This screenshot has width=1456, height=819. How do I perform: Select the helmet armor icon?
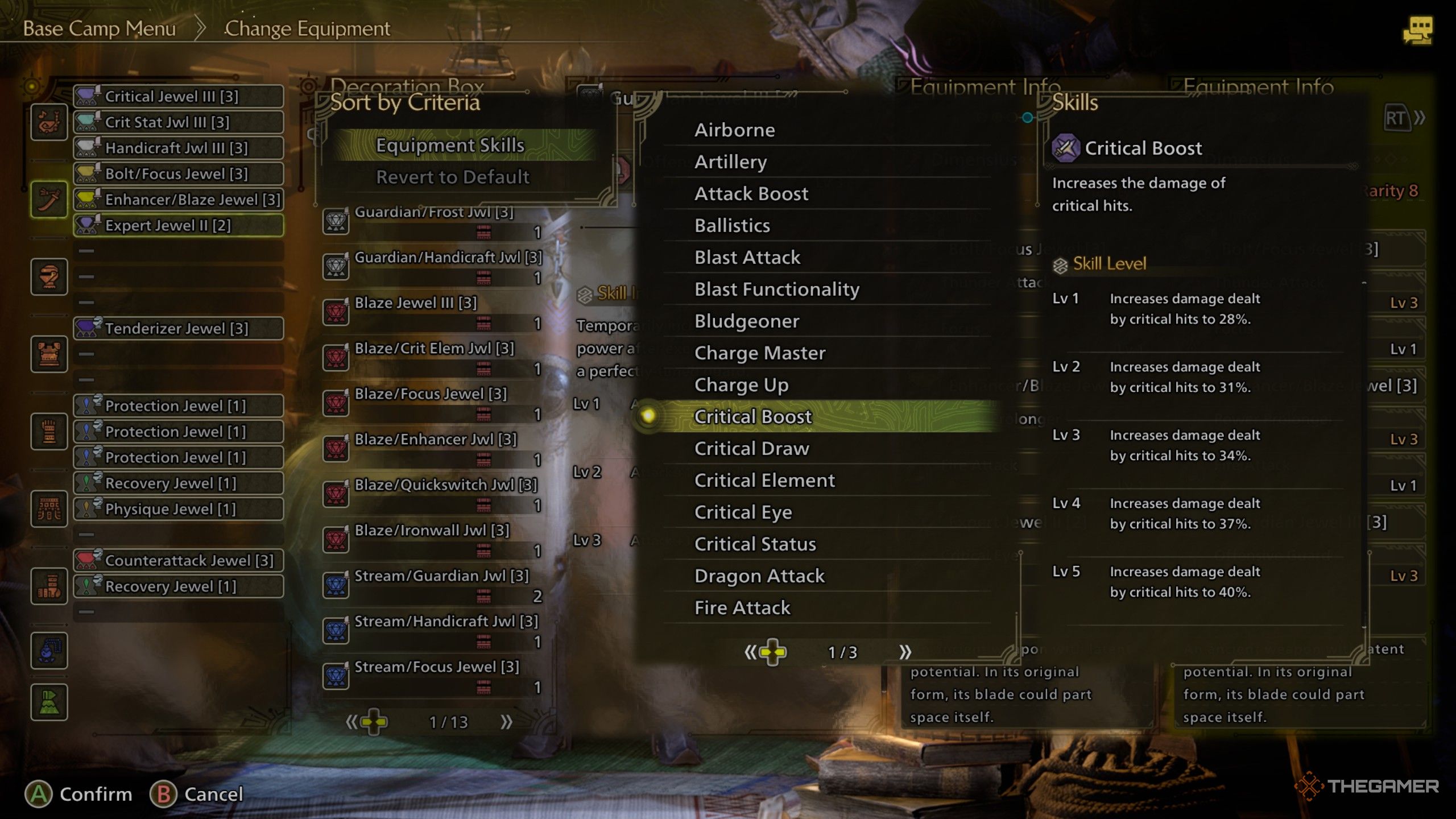[49, 277]
